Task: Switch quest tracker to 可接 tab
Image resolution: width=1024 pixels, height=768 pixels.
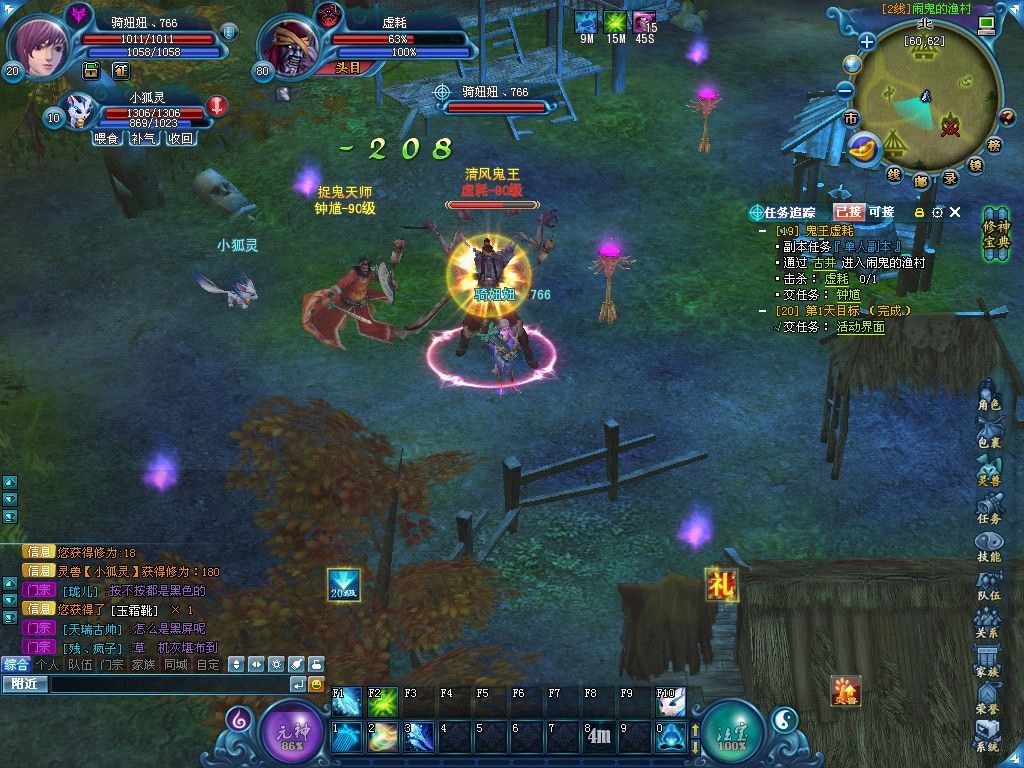Action: [x=882, y=212]
